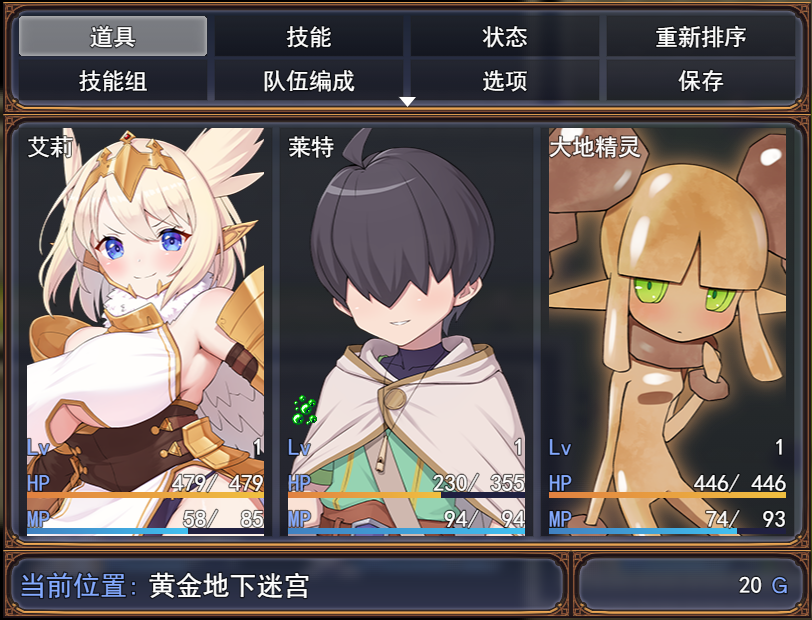Select the 技能 skills menu entry
The height and width of the screenshot is (620, 812).
click(309, 37)
